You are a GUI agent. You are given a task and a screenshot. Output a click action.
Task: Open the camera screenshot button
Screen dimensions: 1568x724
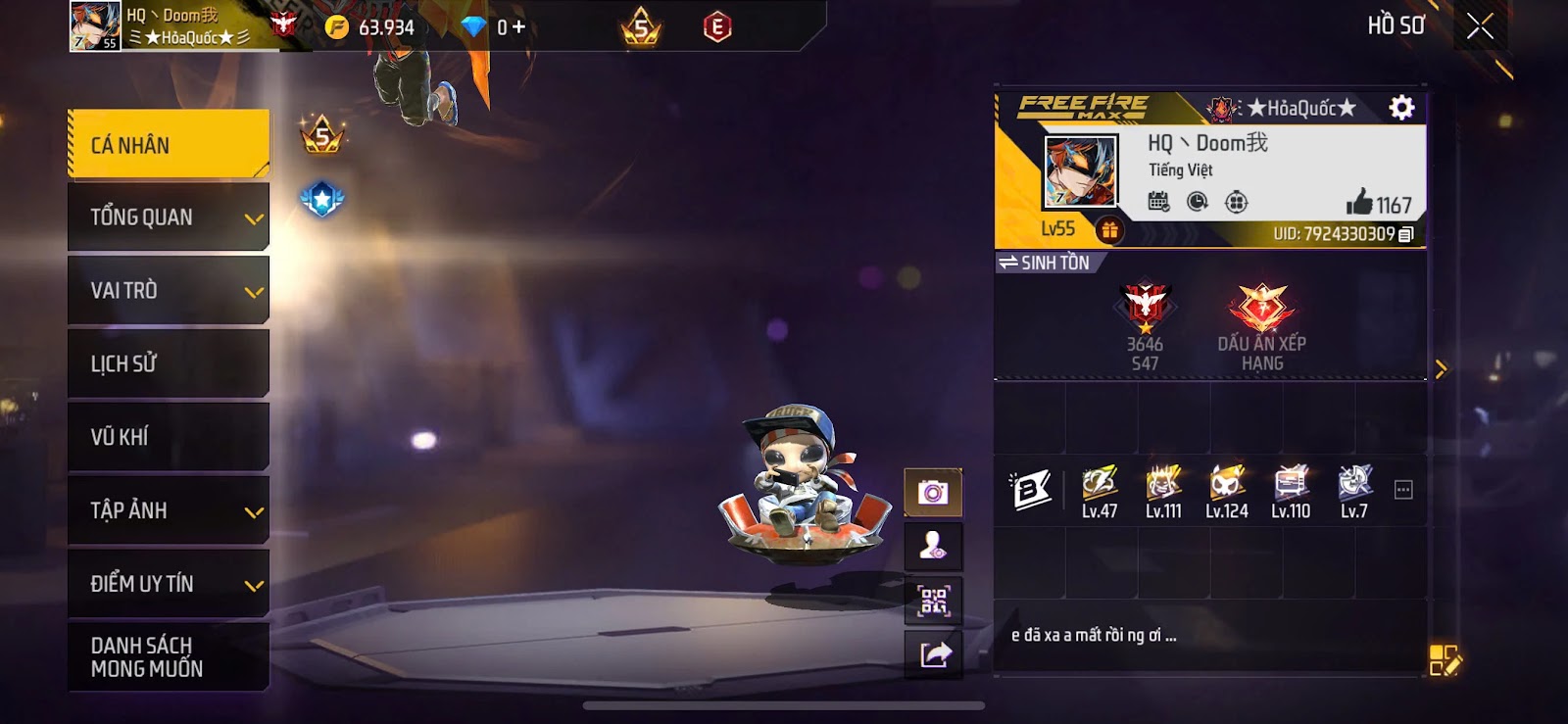click(x=933, y=492)
